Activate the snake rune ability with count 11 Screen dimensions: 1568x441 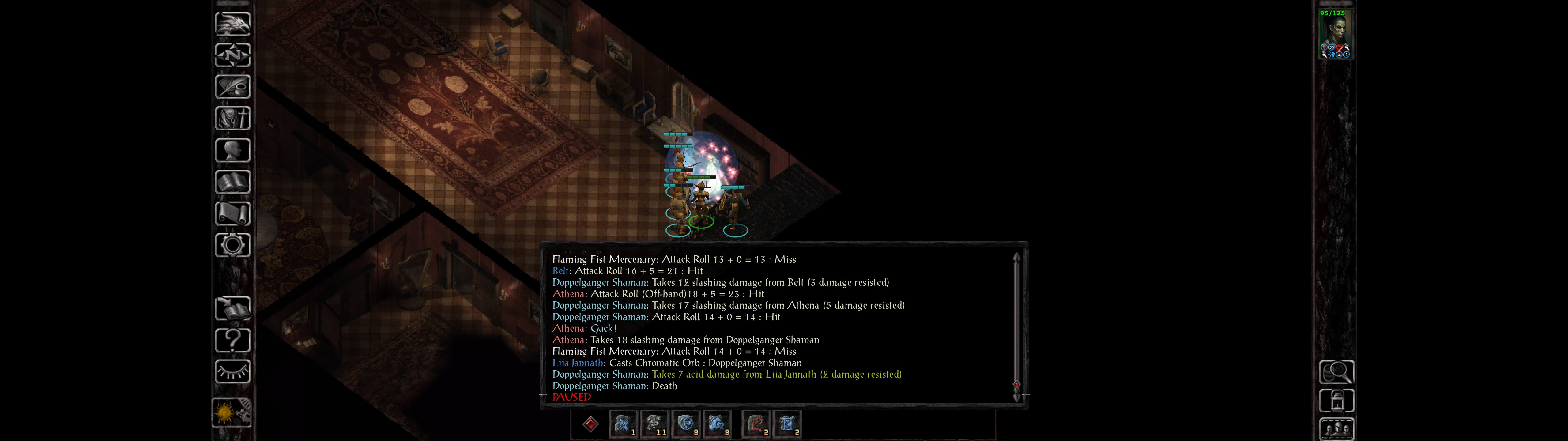click(x=654, y=424)
